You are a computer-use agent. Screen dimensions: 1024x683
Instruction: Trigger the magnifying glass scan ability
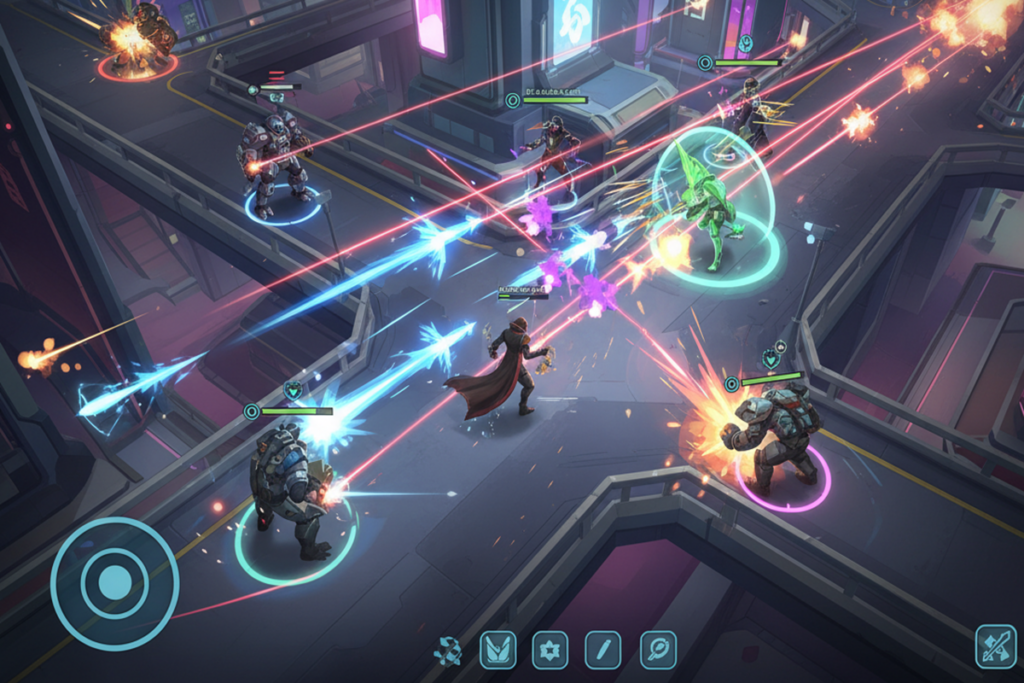tap(658, 650)
